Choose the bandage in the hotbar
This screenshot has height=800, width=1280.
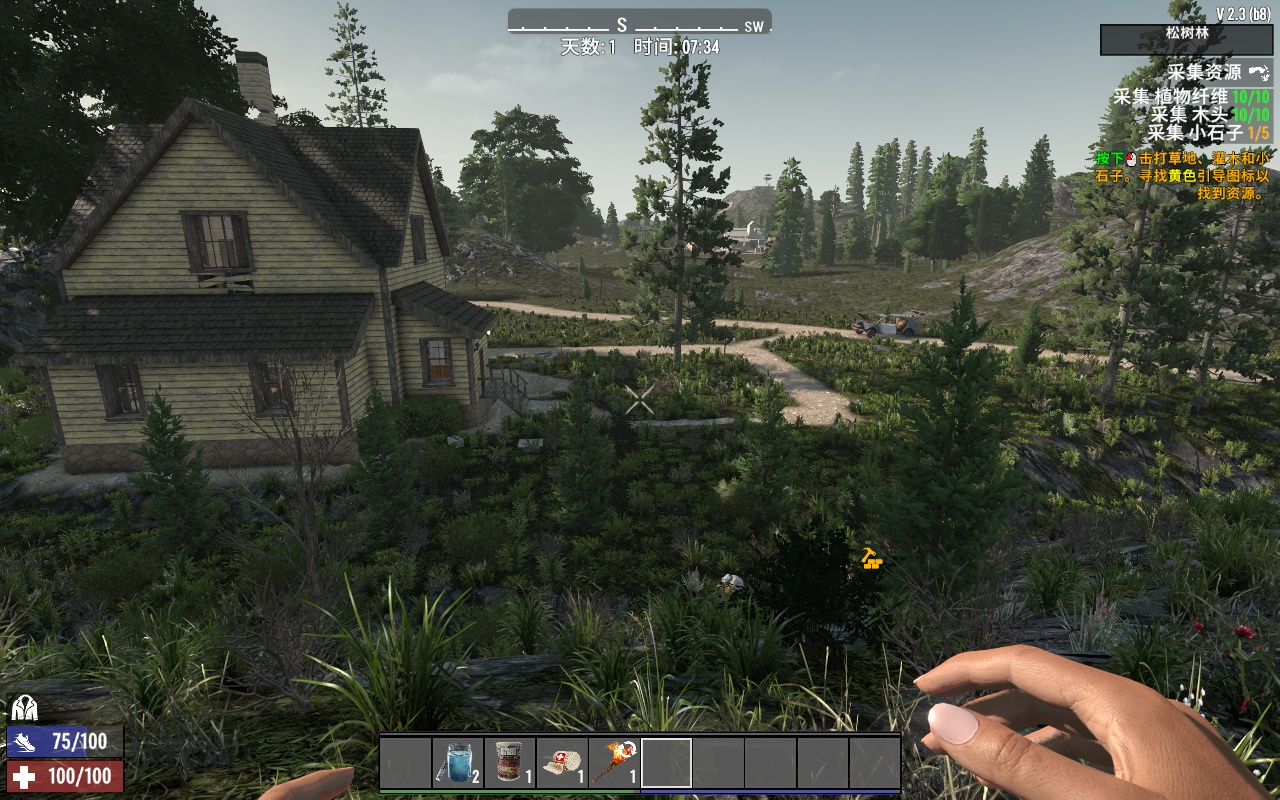tap(562, 763)
